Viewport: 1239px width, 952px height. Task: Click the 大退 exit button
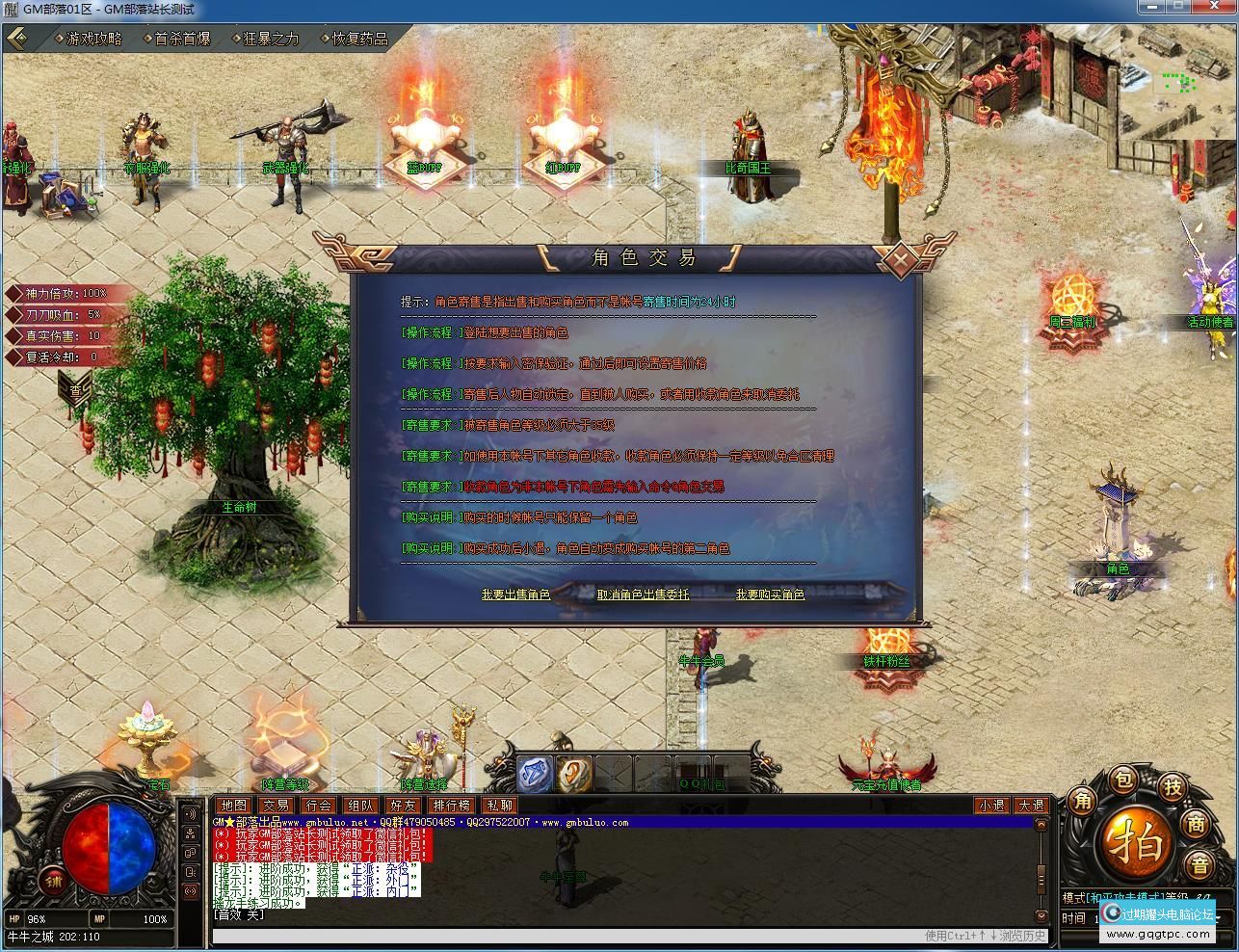(1030, 806)
